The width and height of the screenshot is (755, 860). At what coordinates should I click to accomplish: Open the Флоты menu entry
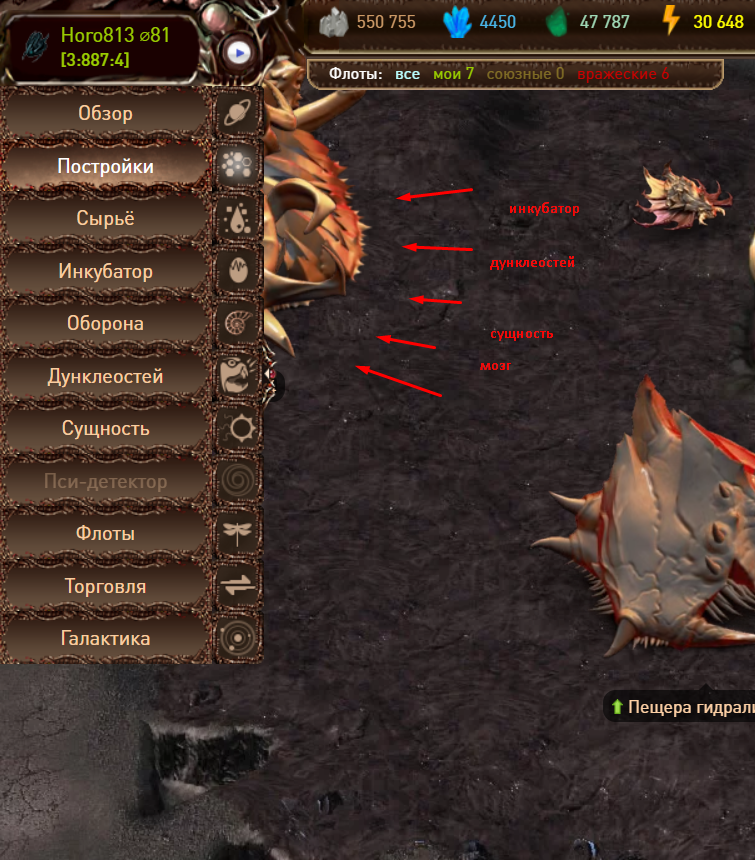[105, 534]
